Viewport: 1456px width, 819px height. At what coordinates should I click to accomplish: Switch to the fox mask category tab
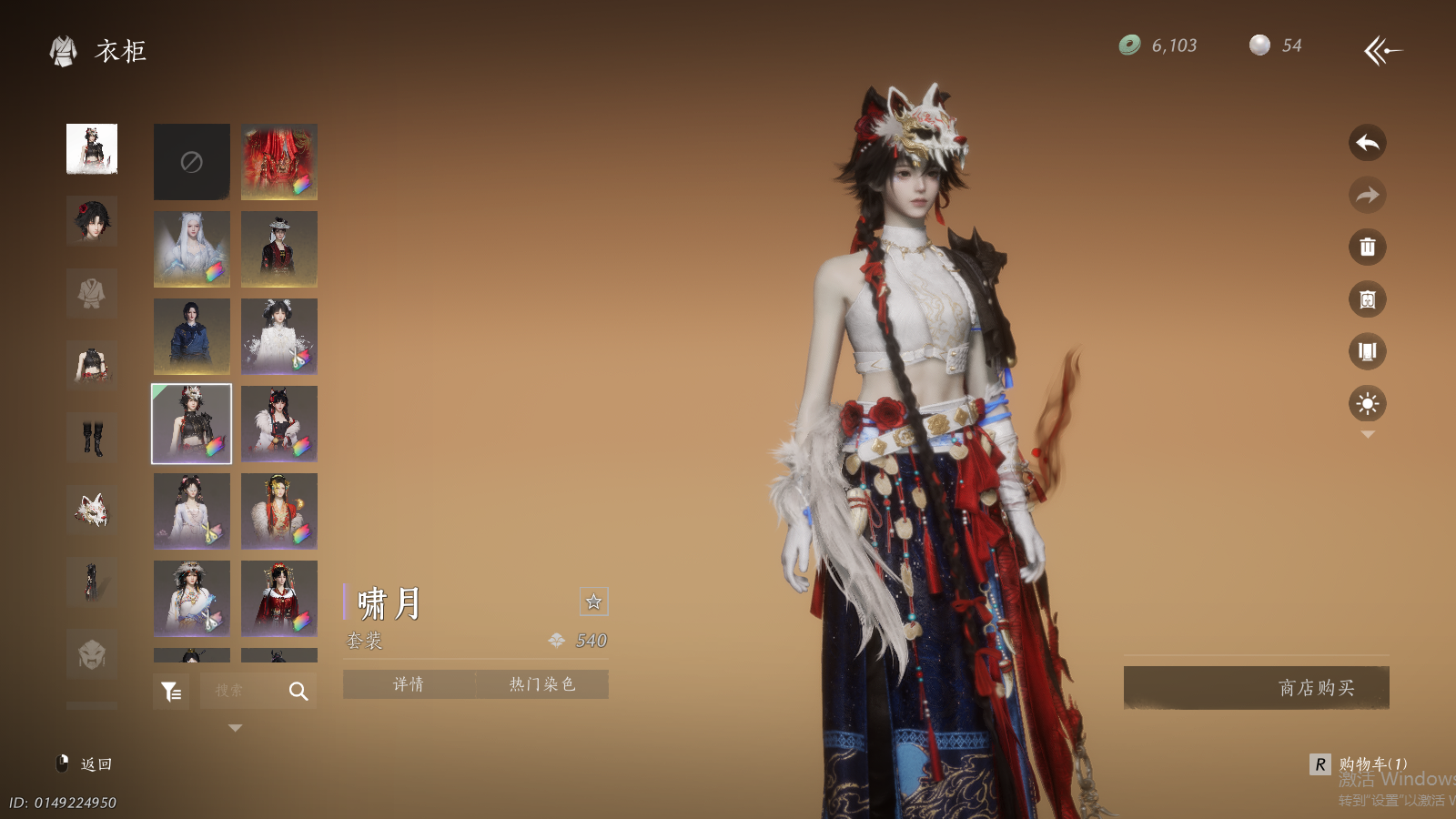tap(92, 511)
